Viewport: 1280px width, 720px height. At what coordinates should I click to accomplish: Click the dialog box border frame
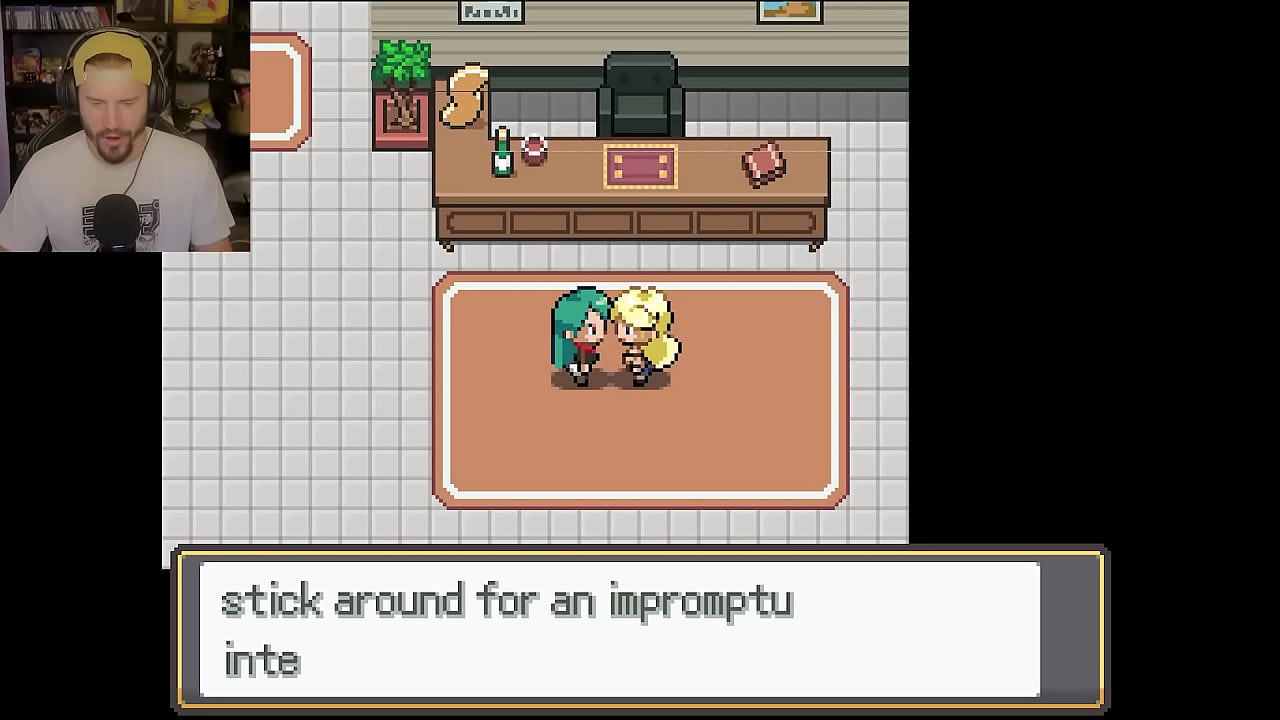pos(640,550)
